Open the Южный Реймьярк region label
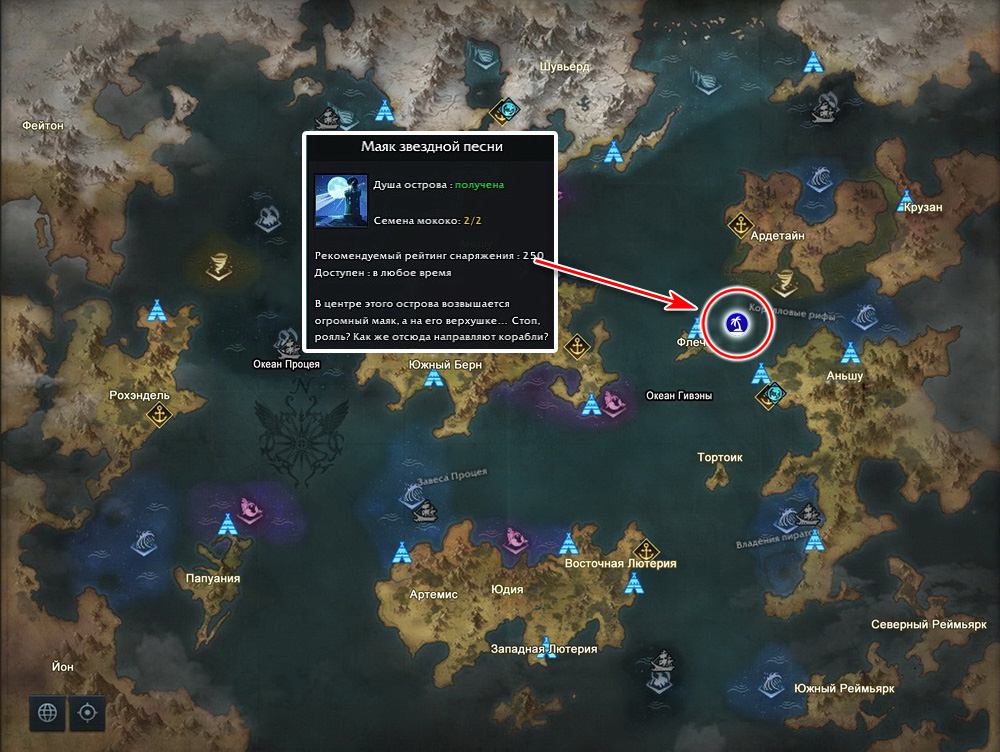 click(843, 689)
